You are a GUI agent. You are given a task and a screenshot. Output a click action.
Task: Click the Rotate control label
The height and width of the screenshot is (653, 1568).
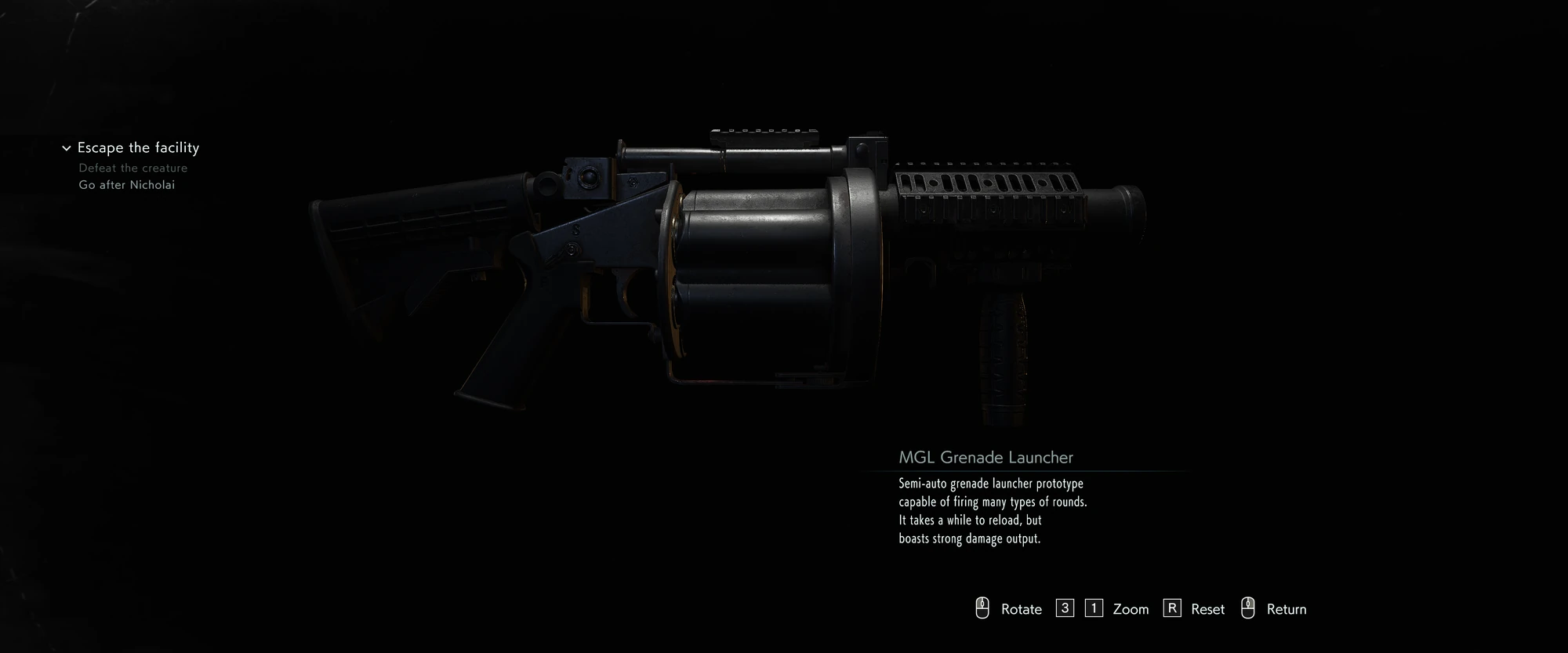[1021, 608]
